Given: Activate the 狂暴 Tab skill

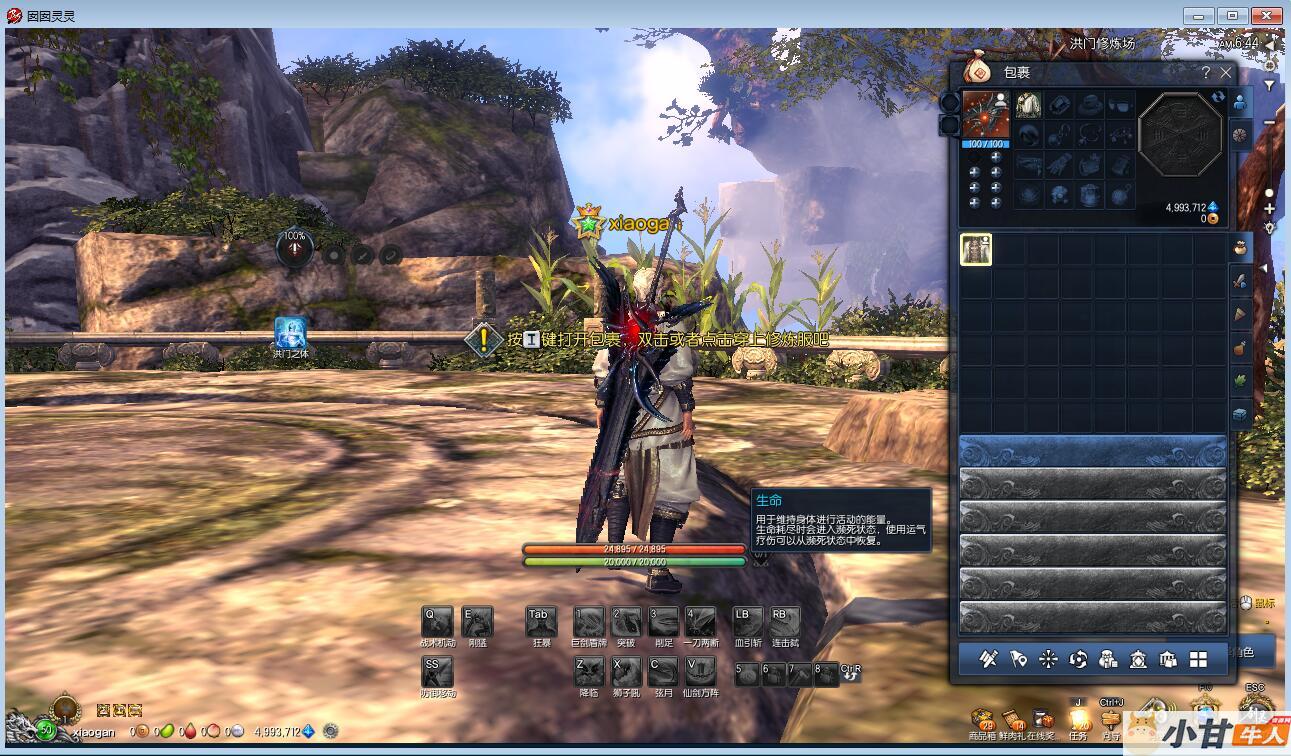Looking at the screenshot, I should coord(541,621).
